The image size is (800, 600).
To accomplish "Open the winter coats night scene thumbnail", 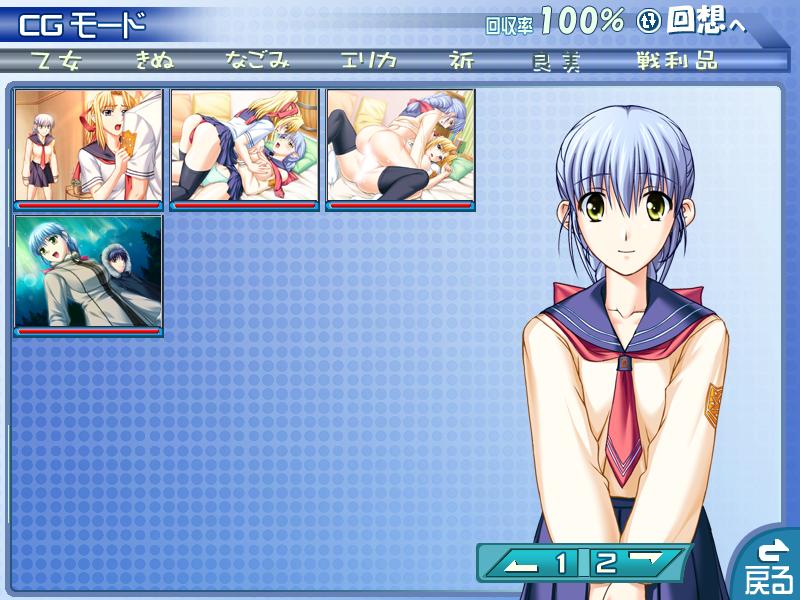I will [x=88, y=274].
